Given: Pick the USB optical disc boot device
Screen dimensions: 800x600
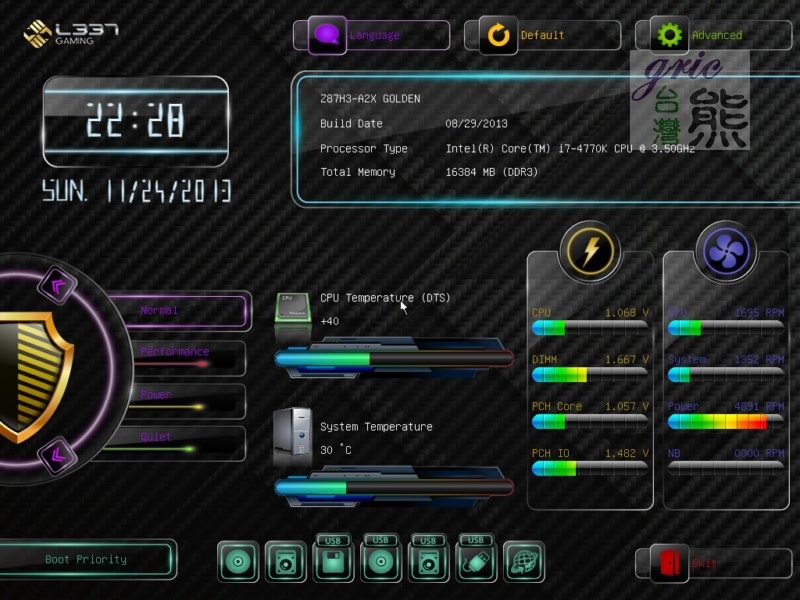Looking at the screenshot, I should 381,560.
